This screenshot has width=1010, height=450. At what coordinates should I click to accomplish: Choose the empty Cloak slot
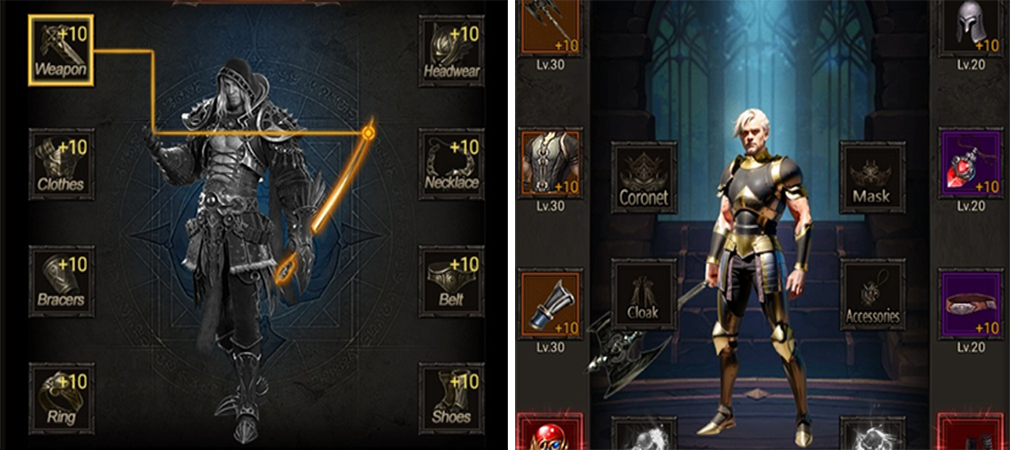pos(643,295)
